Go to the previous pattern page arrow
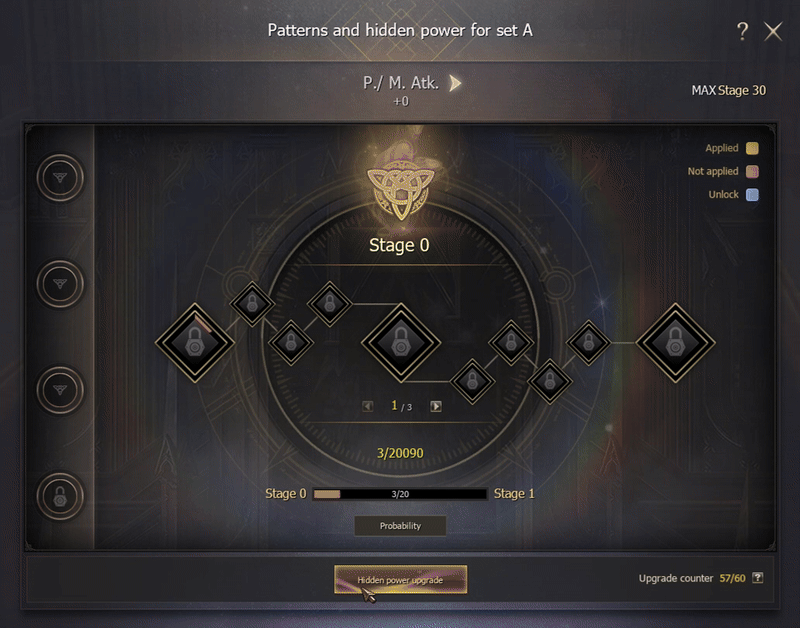 coord(368,406)
